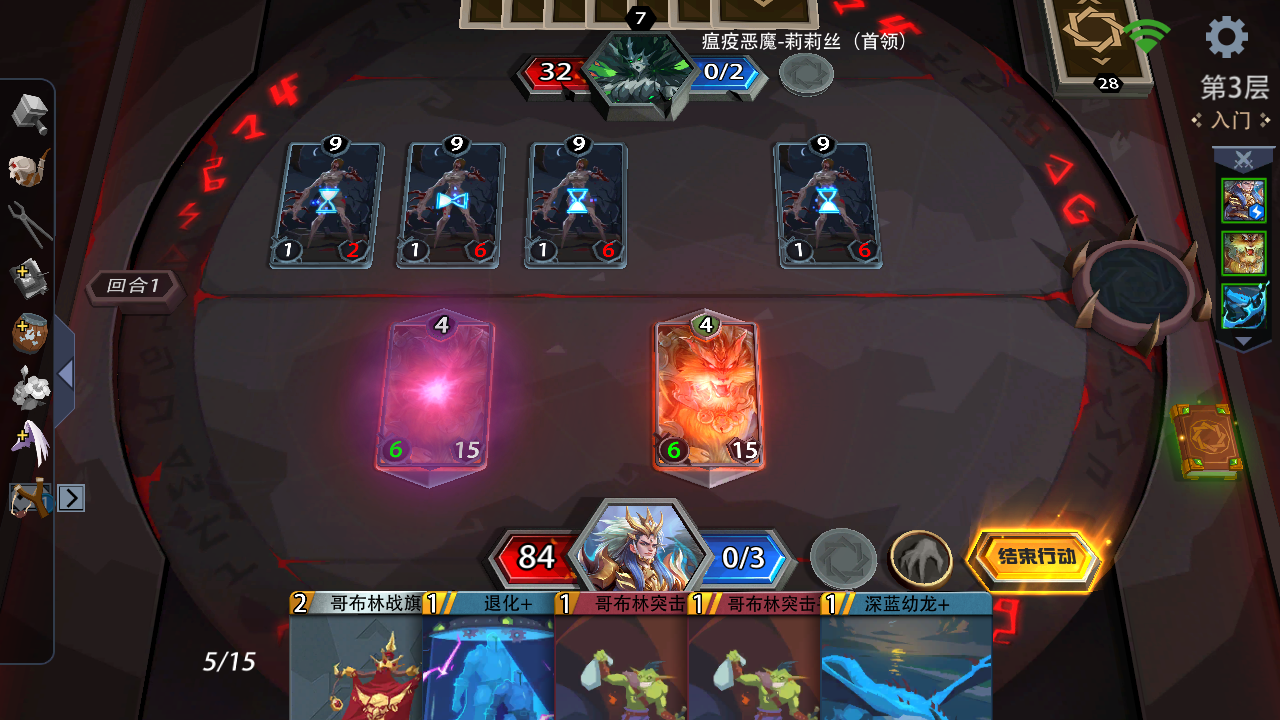The image size is (1280, 720).
Task: Tap the claw icon near 结束行动
Action: pos(922,557)
